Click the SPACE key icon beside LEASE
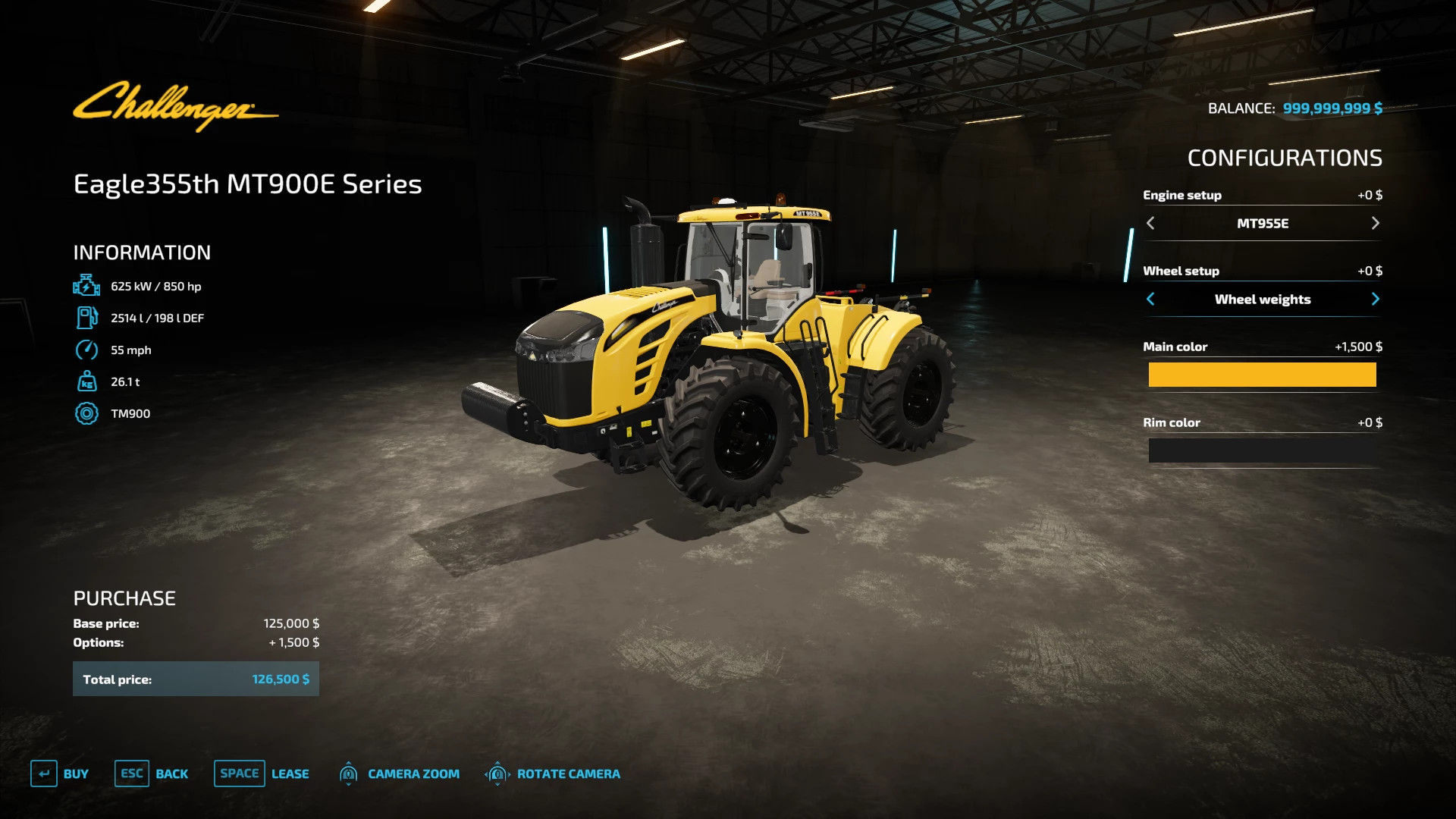1456x819 pixels. pos(239,773)
